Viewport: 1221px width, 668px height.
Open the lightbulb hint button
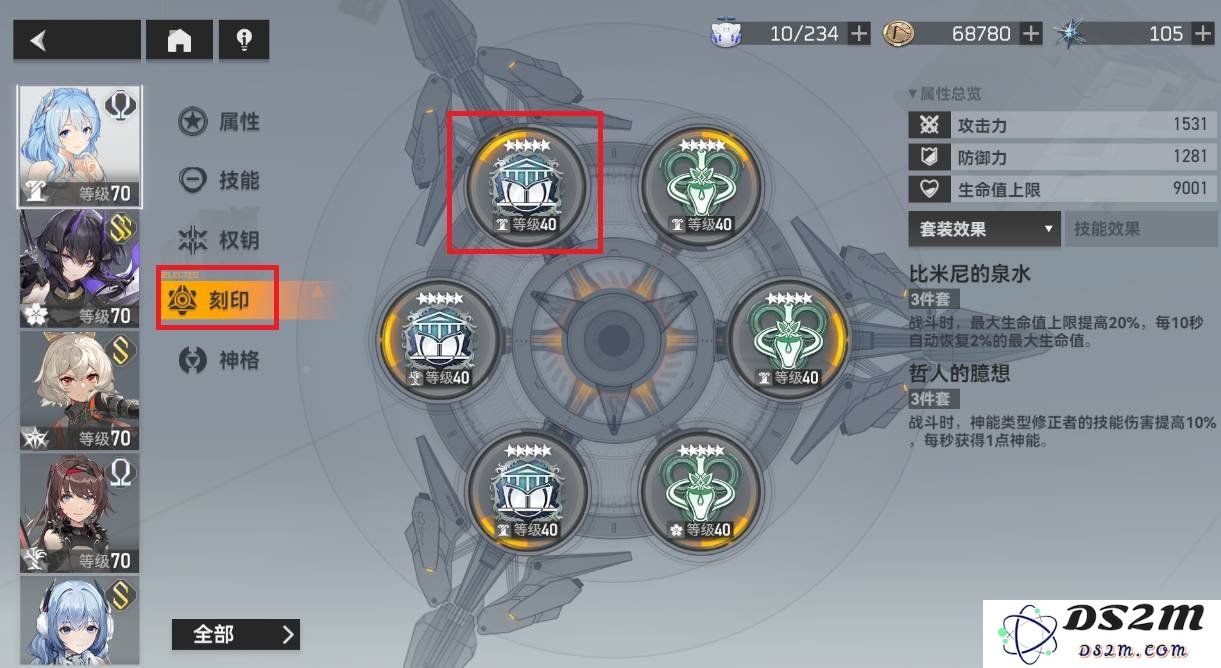[243, 40]
